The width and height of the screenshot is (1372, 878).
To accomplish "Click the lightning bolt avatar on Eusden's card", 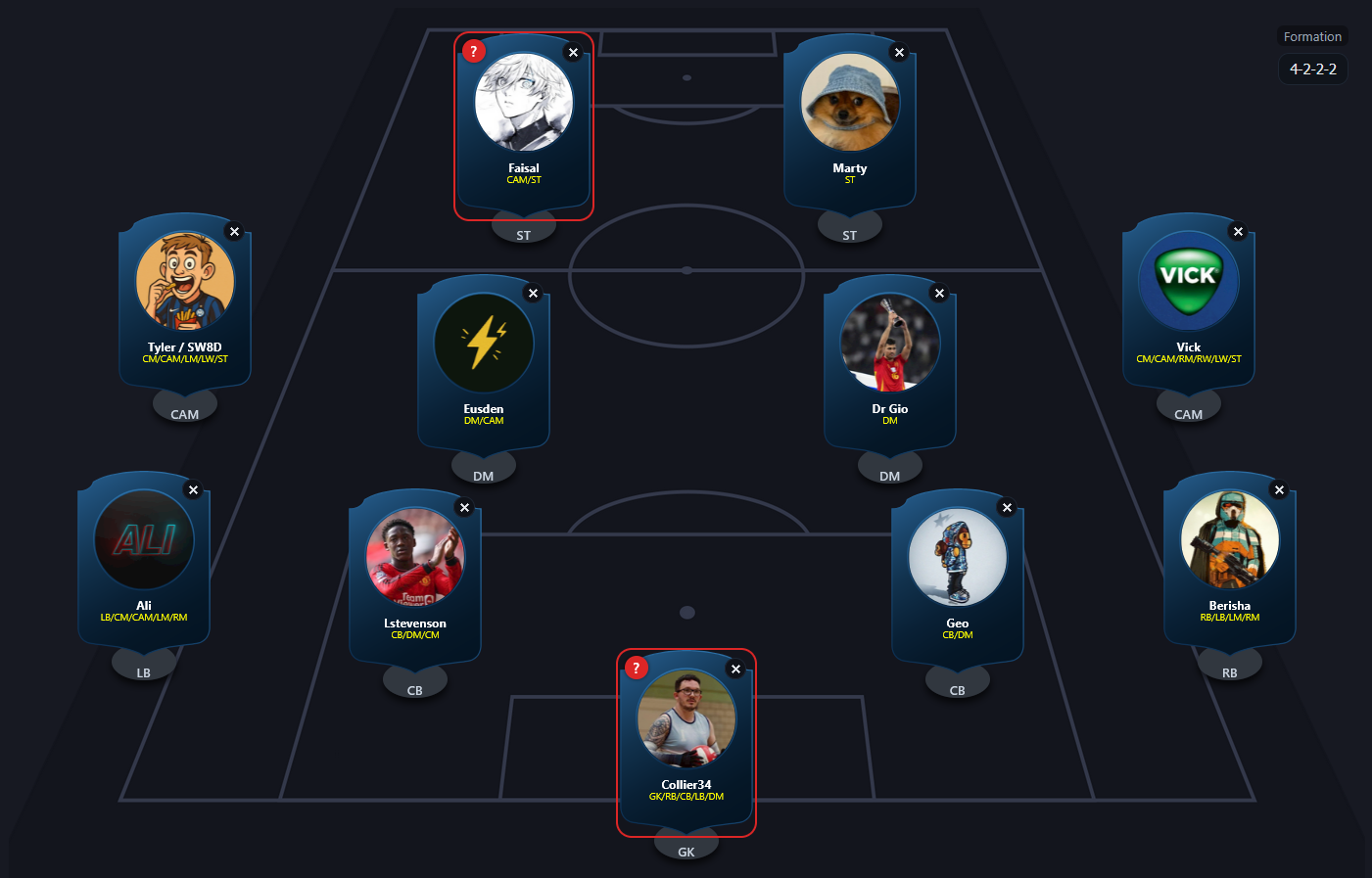I will pos(483,343).
